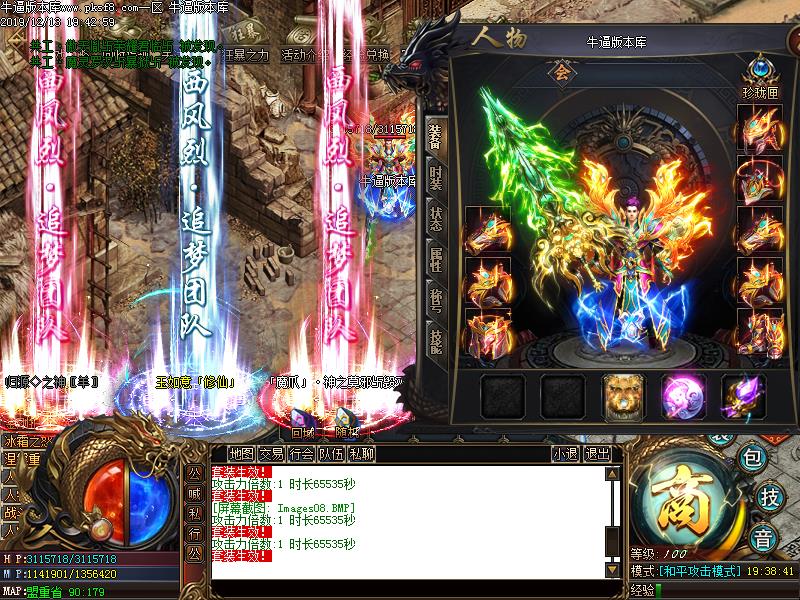Choose the 私聊 private chat button
Viewport: 800px width, 600px height.
[x=362, y=454]
